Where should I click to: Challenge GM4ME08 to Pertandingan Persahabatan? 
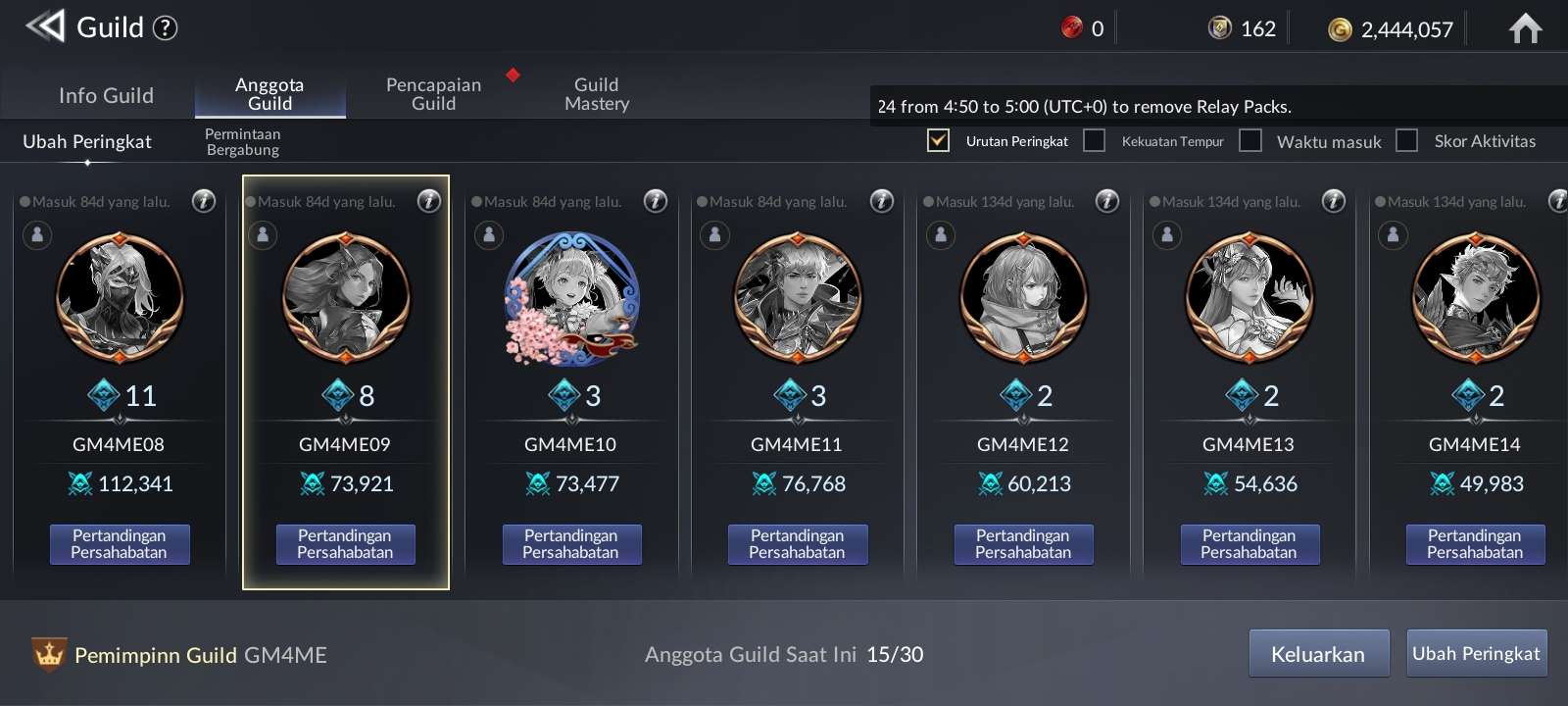[x=120, y=544]
